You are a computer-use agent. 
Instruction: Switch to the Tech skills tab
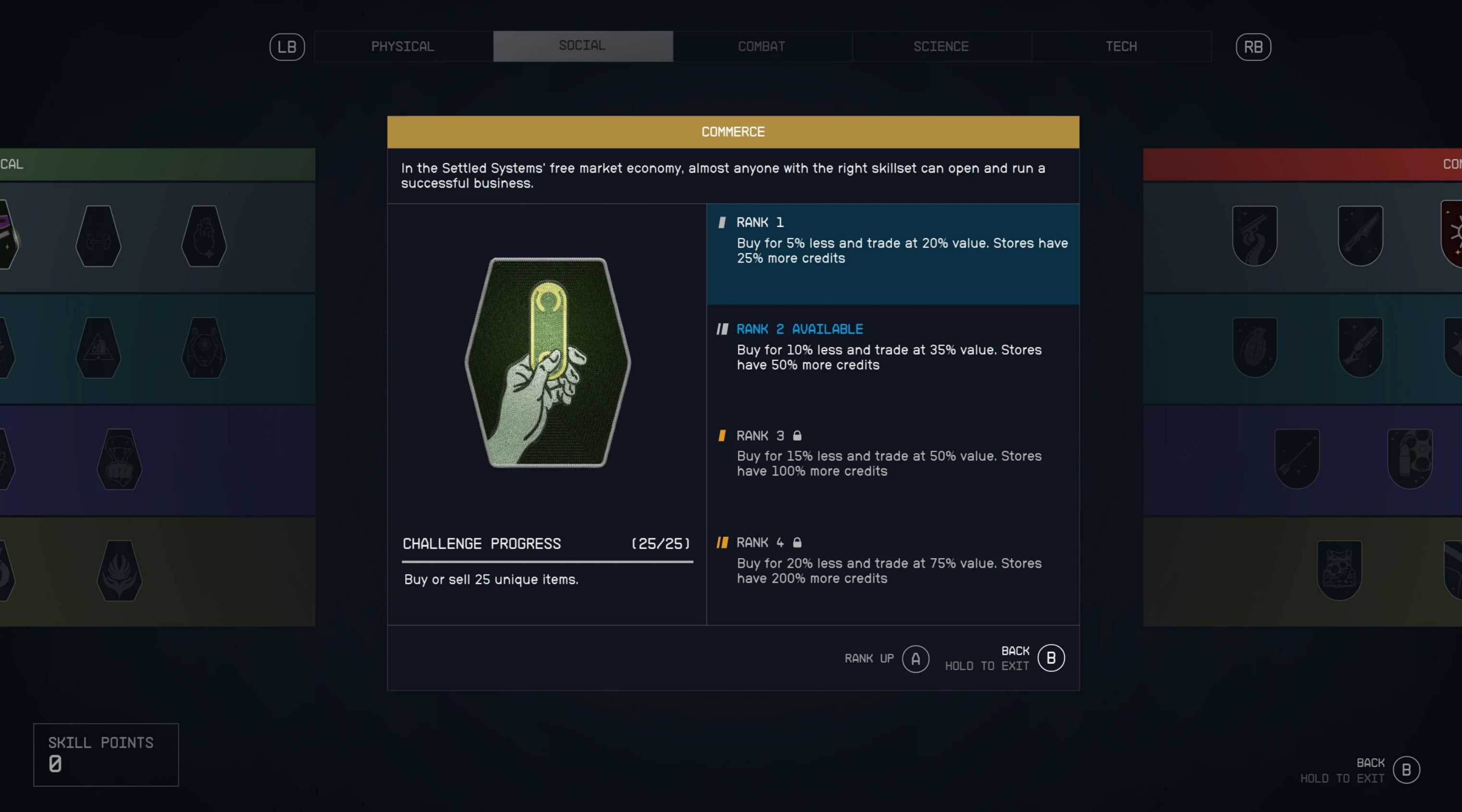click(1121, 47)
